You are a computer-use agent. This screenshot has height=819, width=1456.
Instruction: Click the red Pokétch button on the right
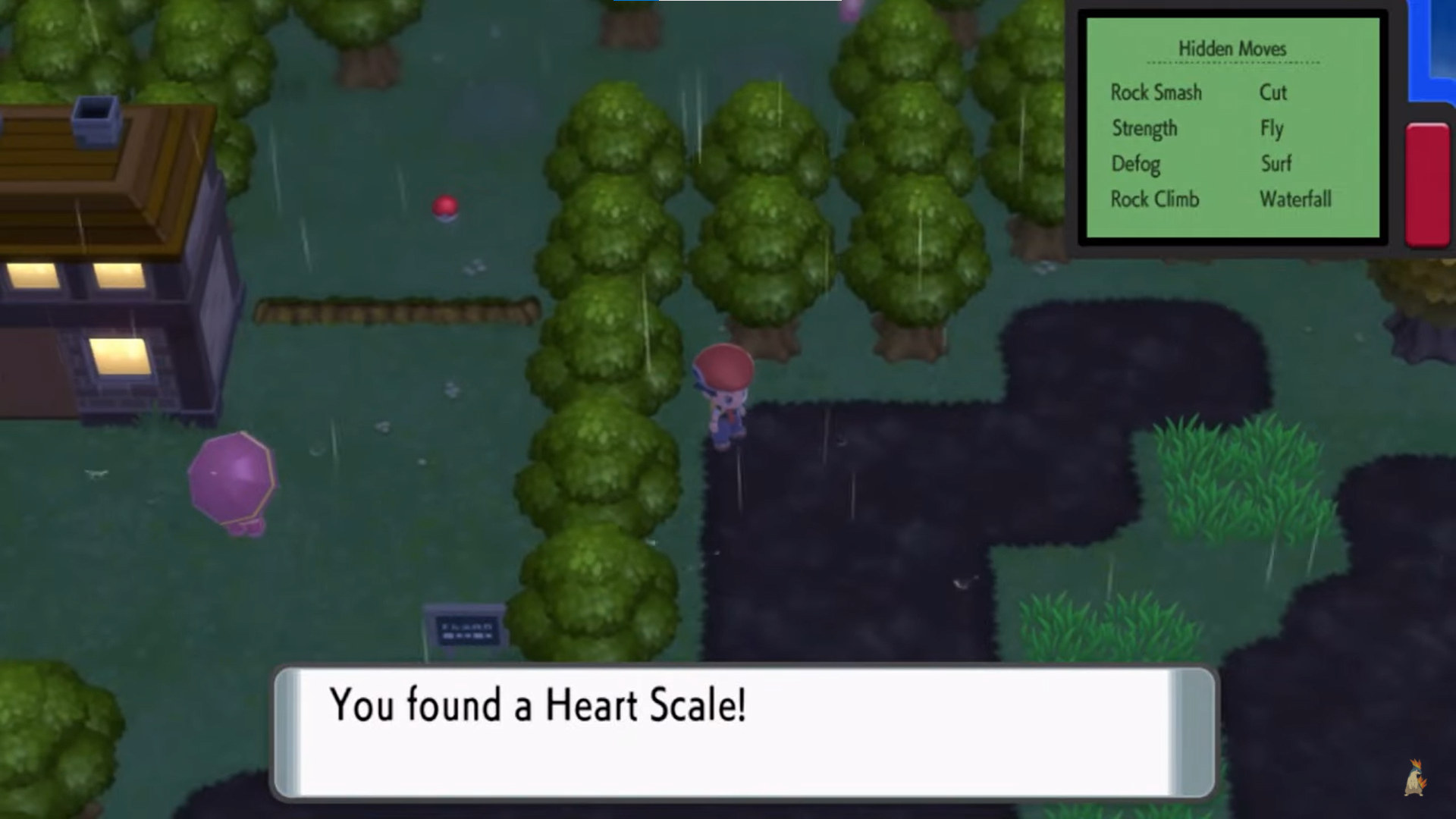click(x=1427, y=186)
